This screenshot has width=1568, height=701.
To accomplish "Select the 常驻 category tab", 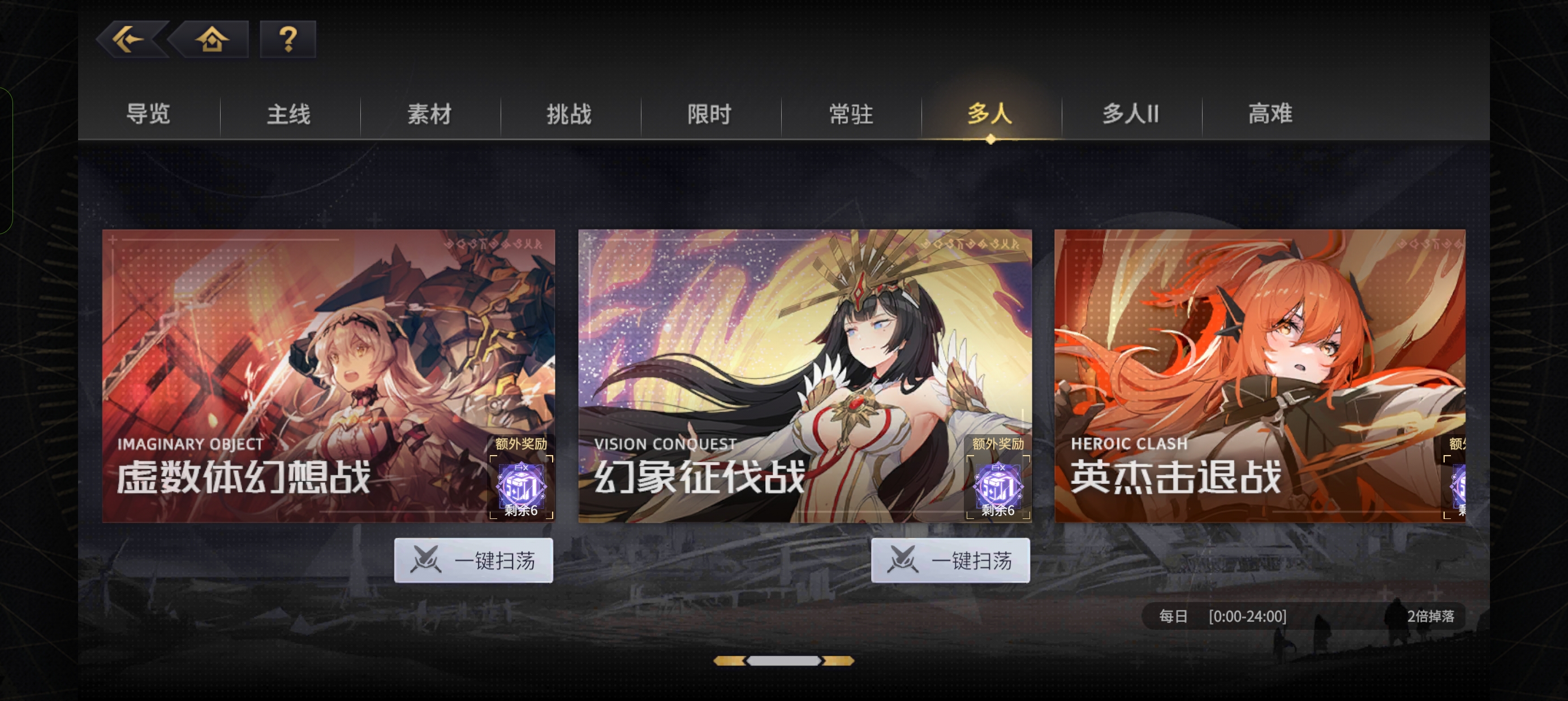I will (x=850, y=114).
